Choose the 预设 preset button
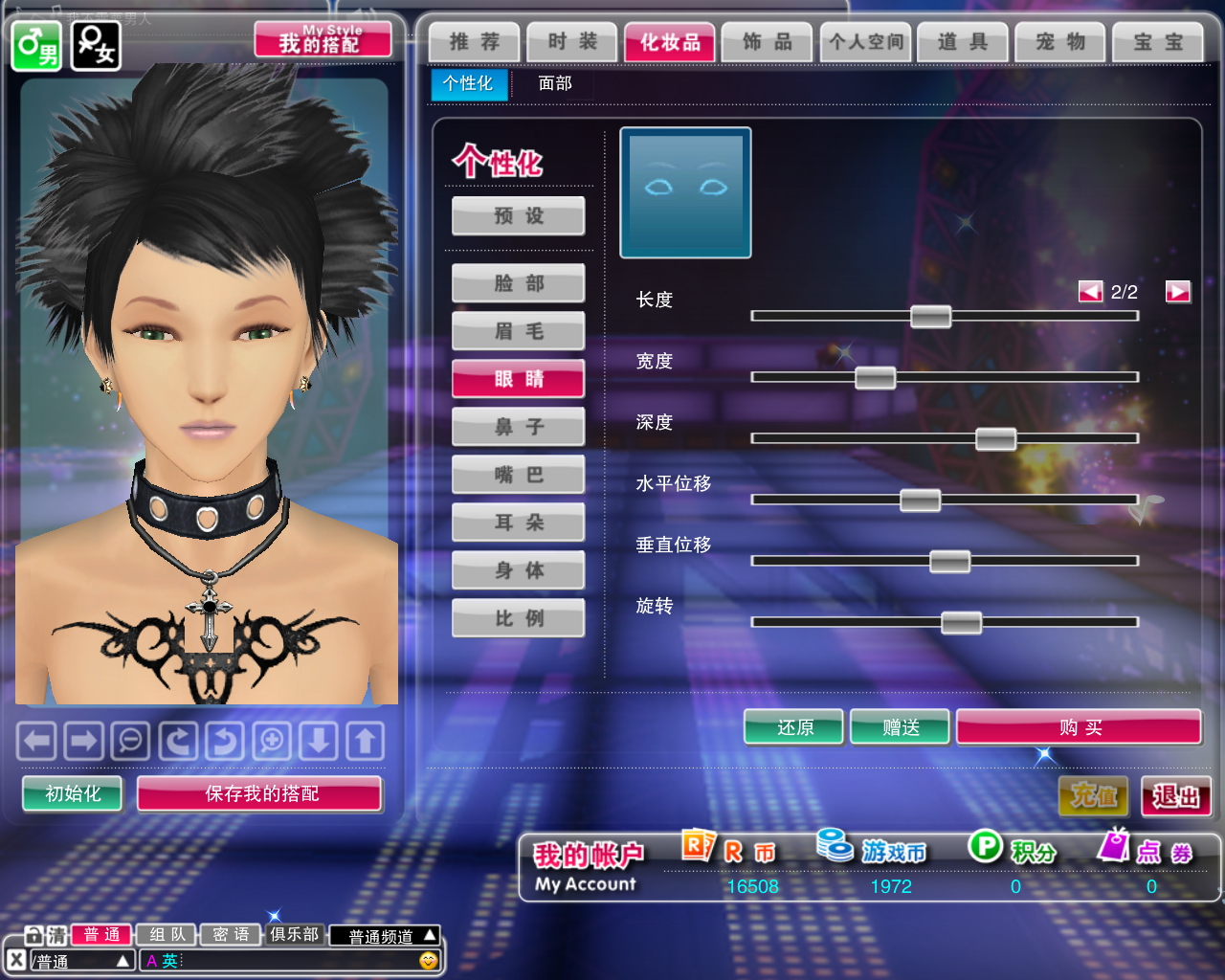 [519, 216]
